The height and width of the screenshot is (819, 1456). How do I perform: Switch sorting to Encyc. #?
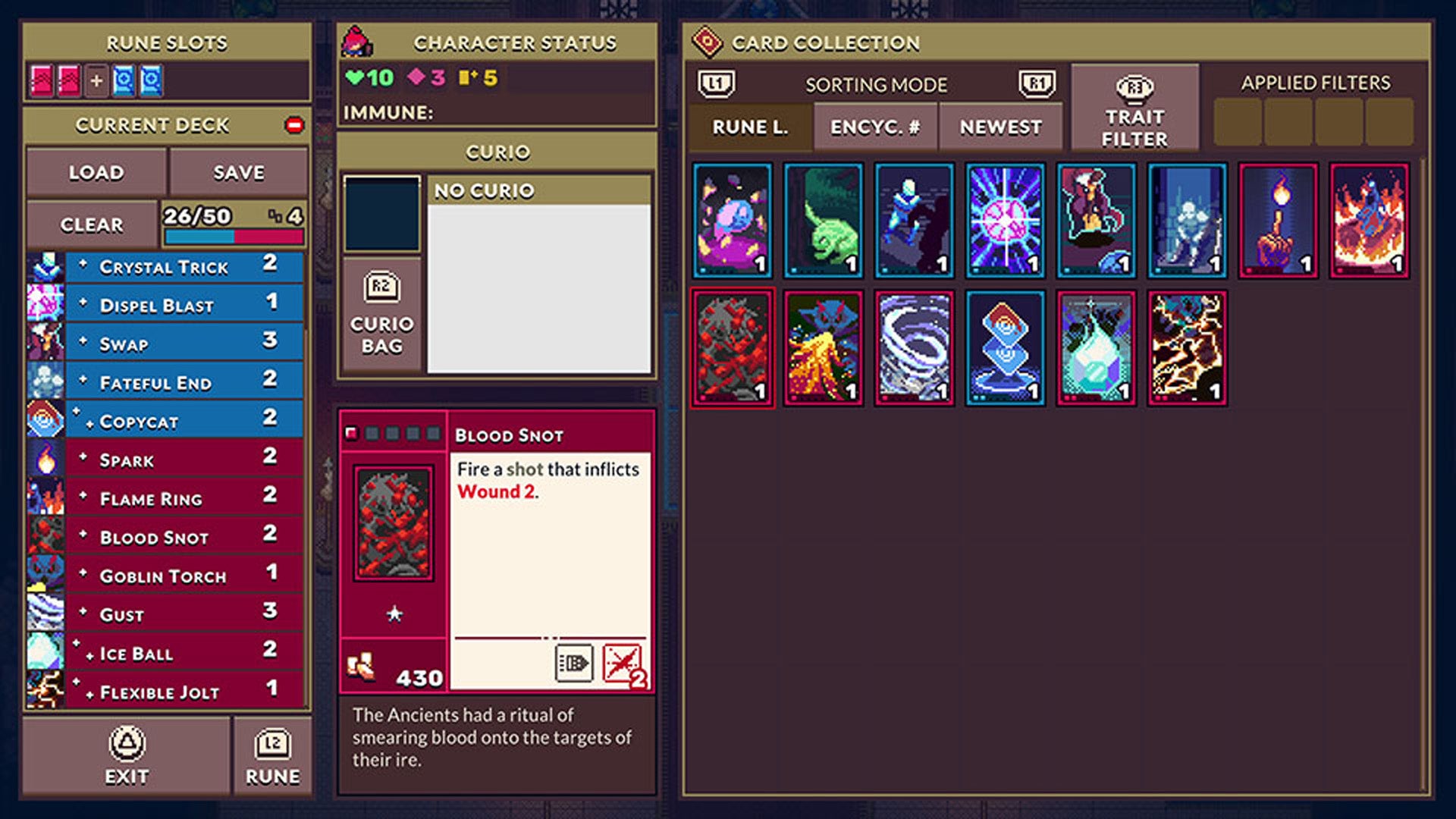click(x=875, y=127)
